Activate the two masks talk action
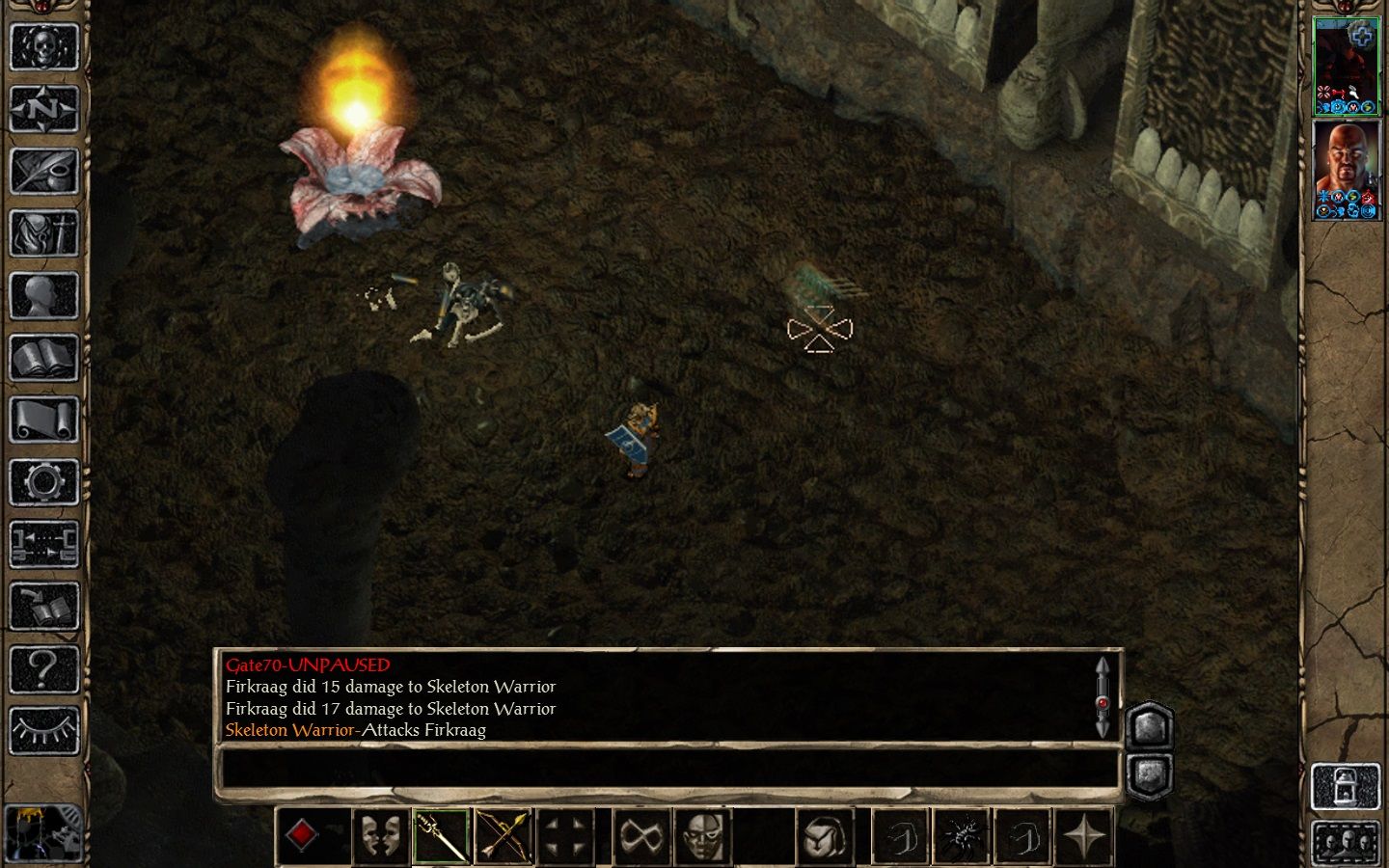The height and width of the screenshot is (868, 1389). pyautogui.click(x=379, y=835)
